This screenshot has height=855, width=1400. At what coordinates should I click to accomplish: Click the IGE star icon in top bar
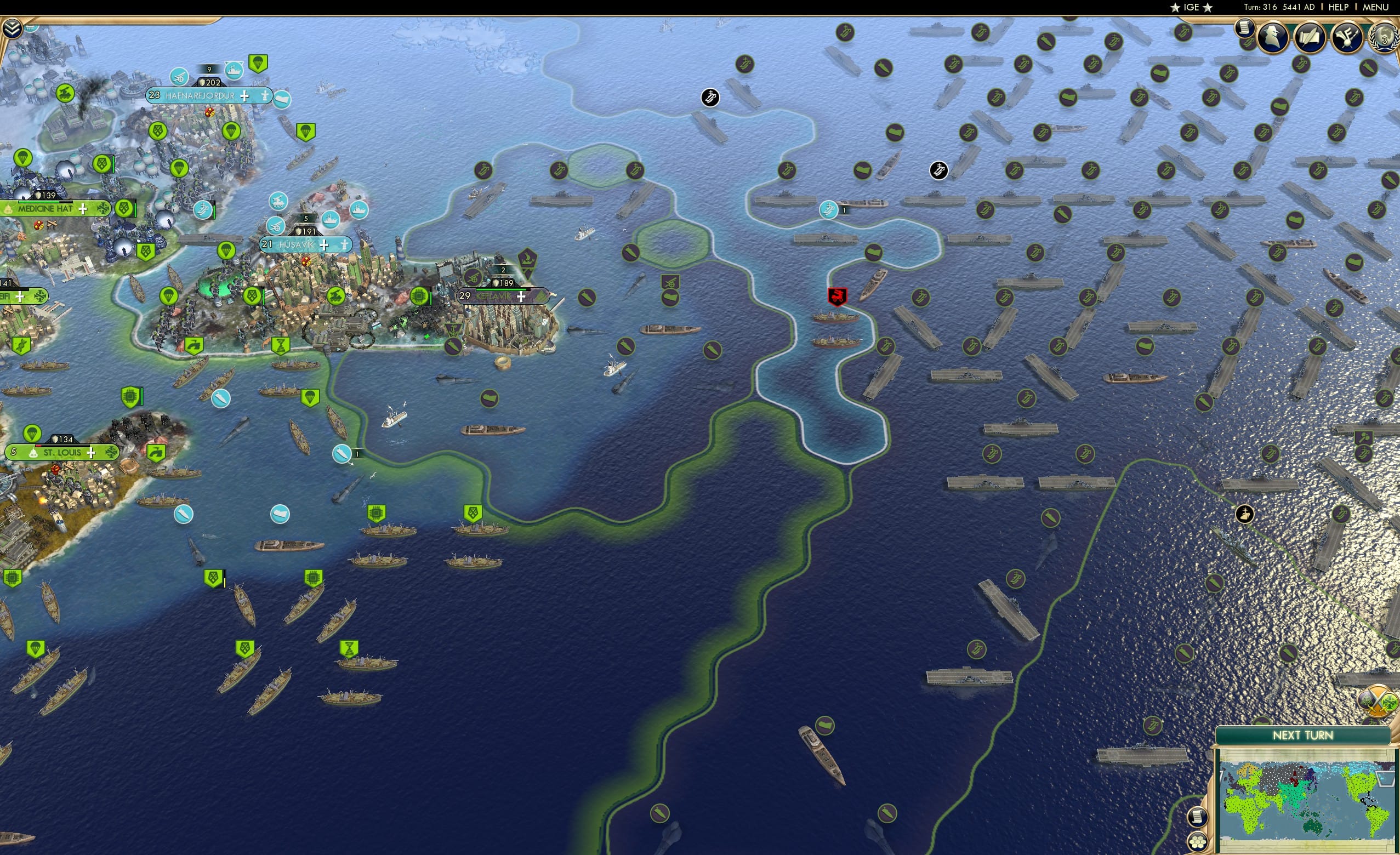click(x=1174, y=7)
